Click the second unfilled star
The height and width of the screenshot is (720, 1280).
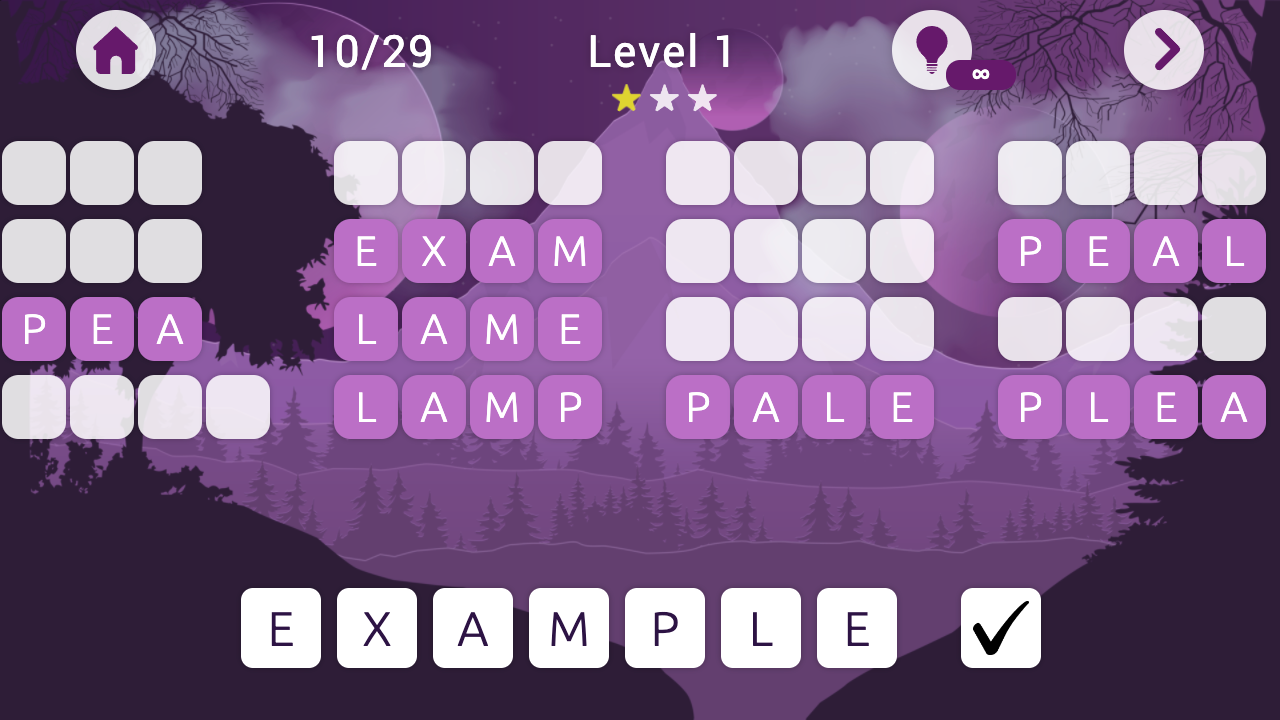[663, 98]
